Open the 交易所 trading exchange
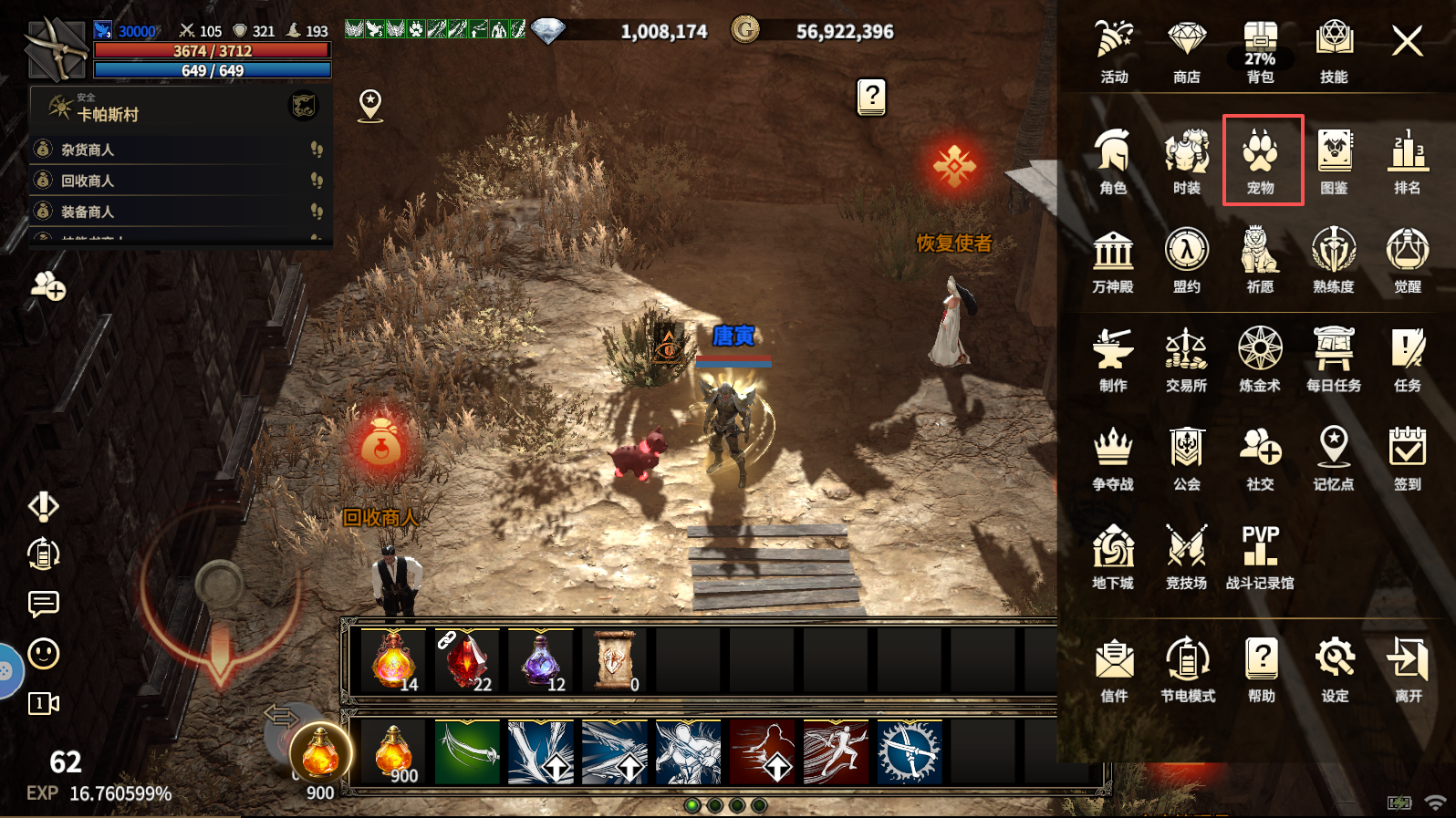The width and height of the screenshot is (1456, 818). pos(1186,359)
